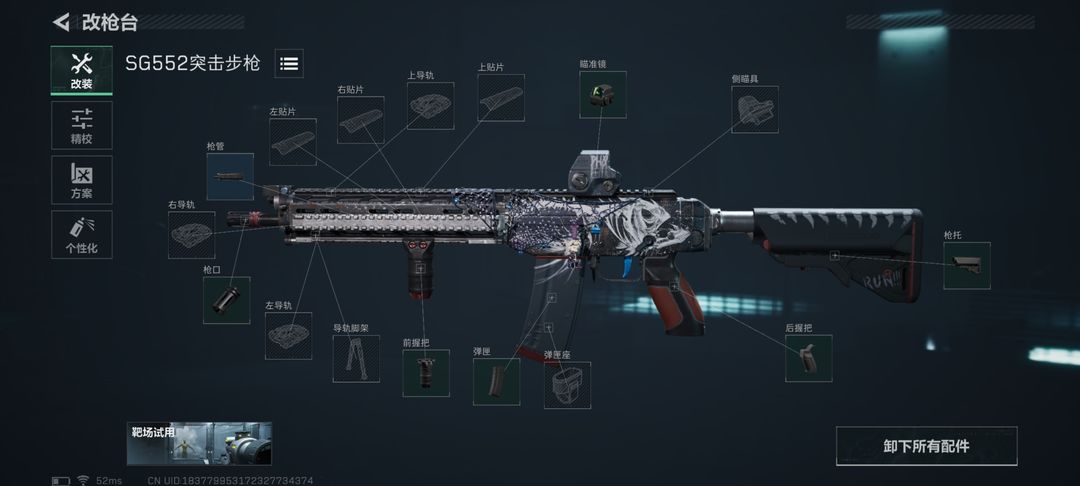
Task: Select the 上导轨 top rail slot
Action: tap(431, 106)
